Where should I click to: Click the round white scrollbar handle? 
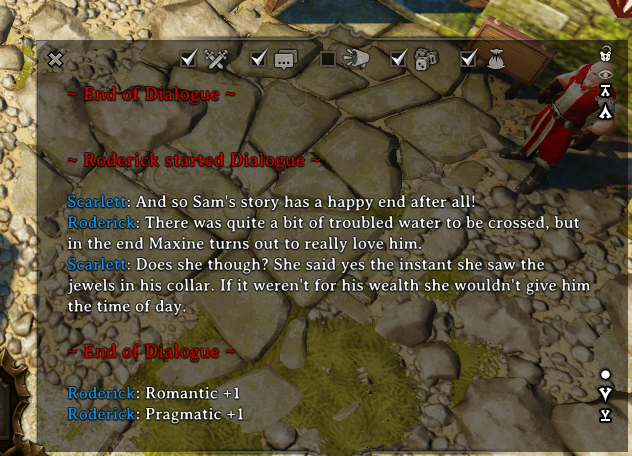tap(605, 375)
